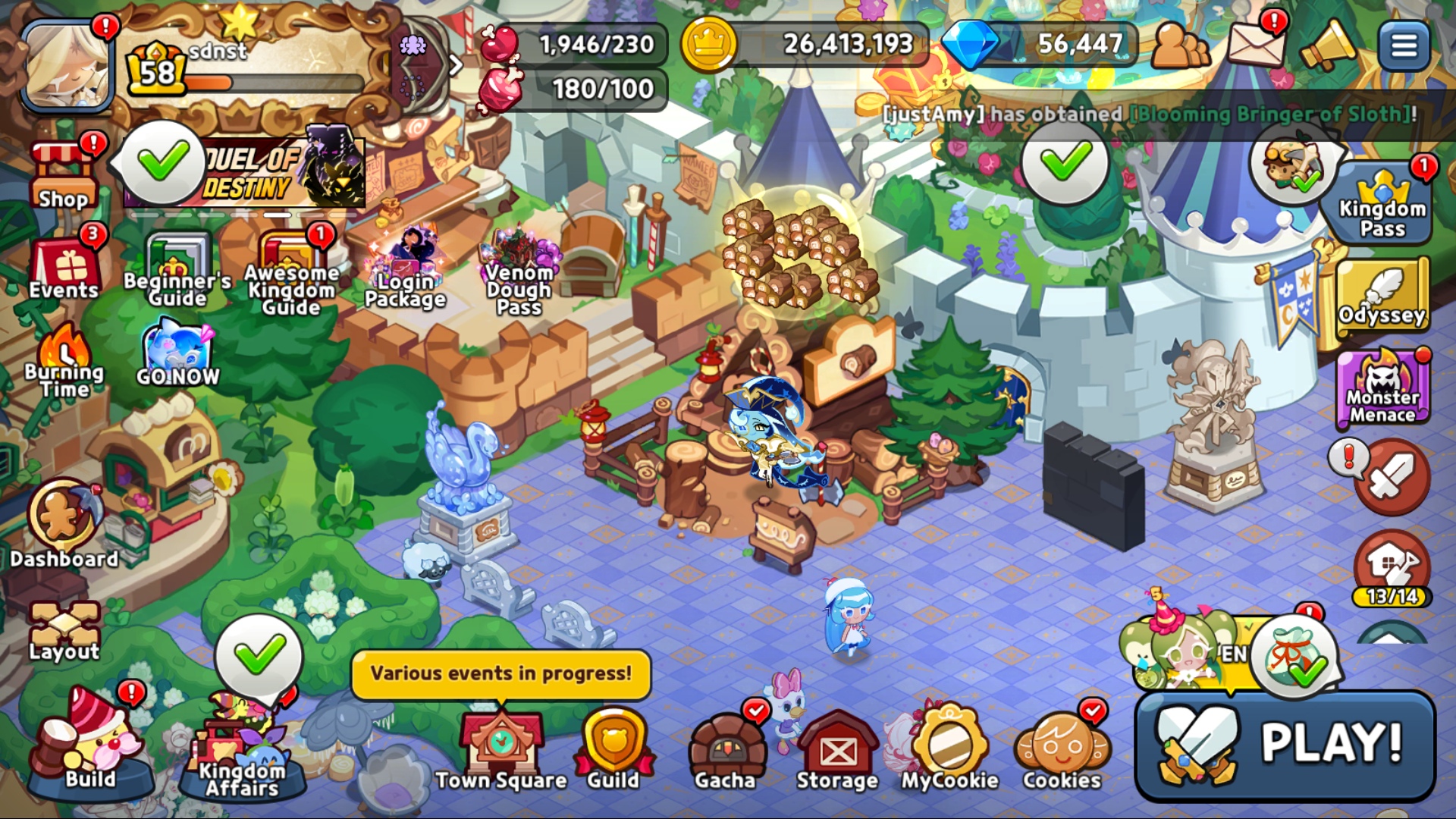Open the Guild screen
Viewport: 1456px width, 819px height.
point(613,749)
